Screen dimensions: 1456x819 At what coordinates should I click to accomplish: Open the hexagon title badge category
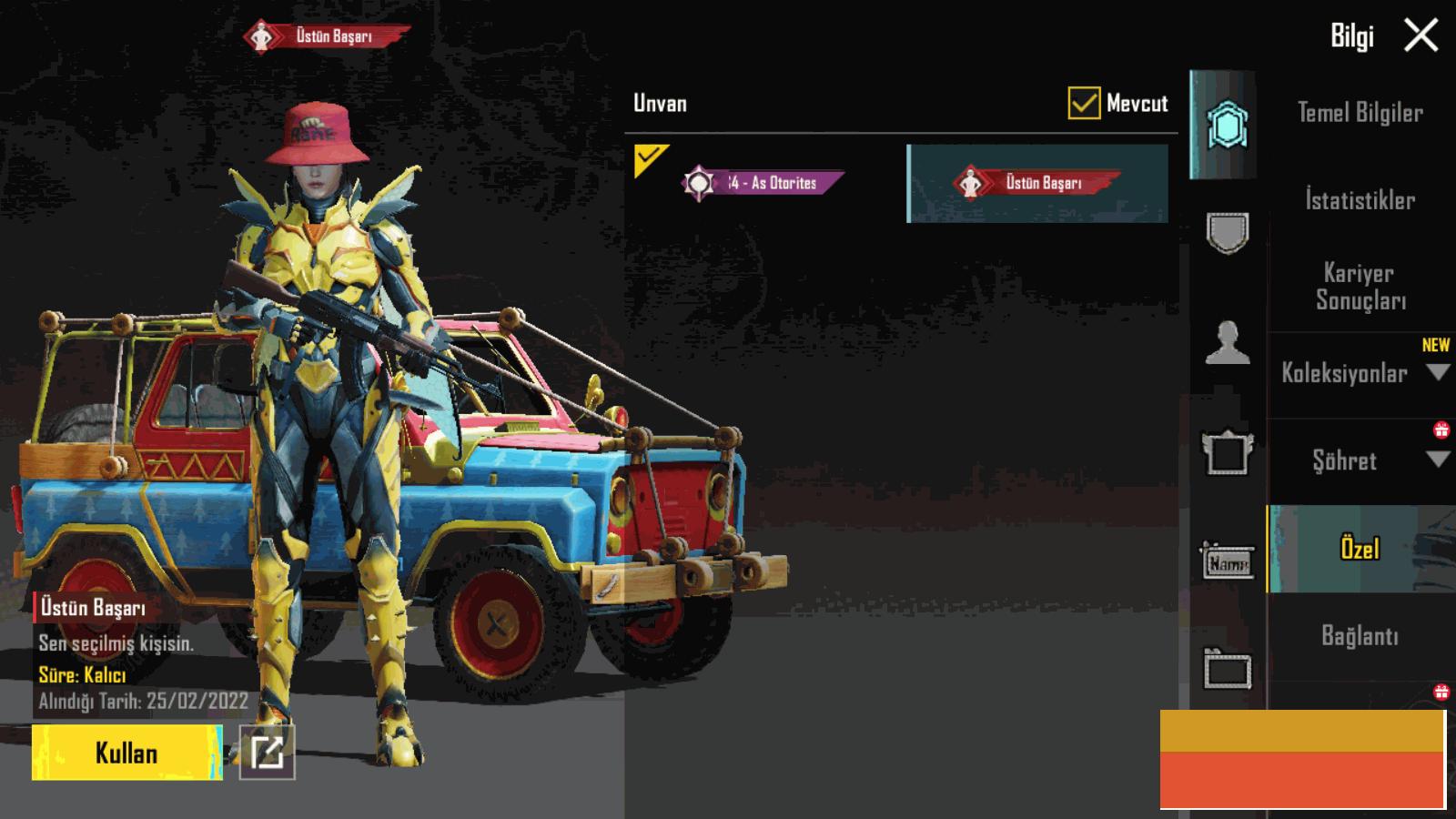(x=1227, y=126)
